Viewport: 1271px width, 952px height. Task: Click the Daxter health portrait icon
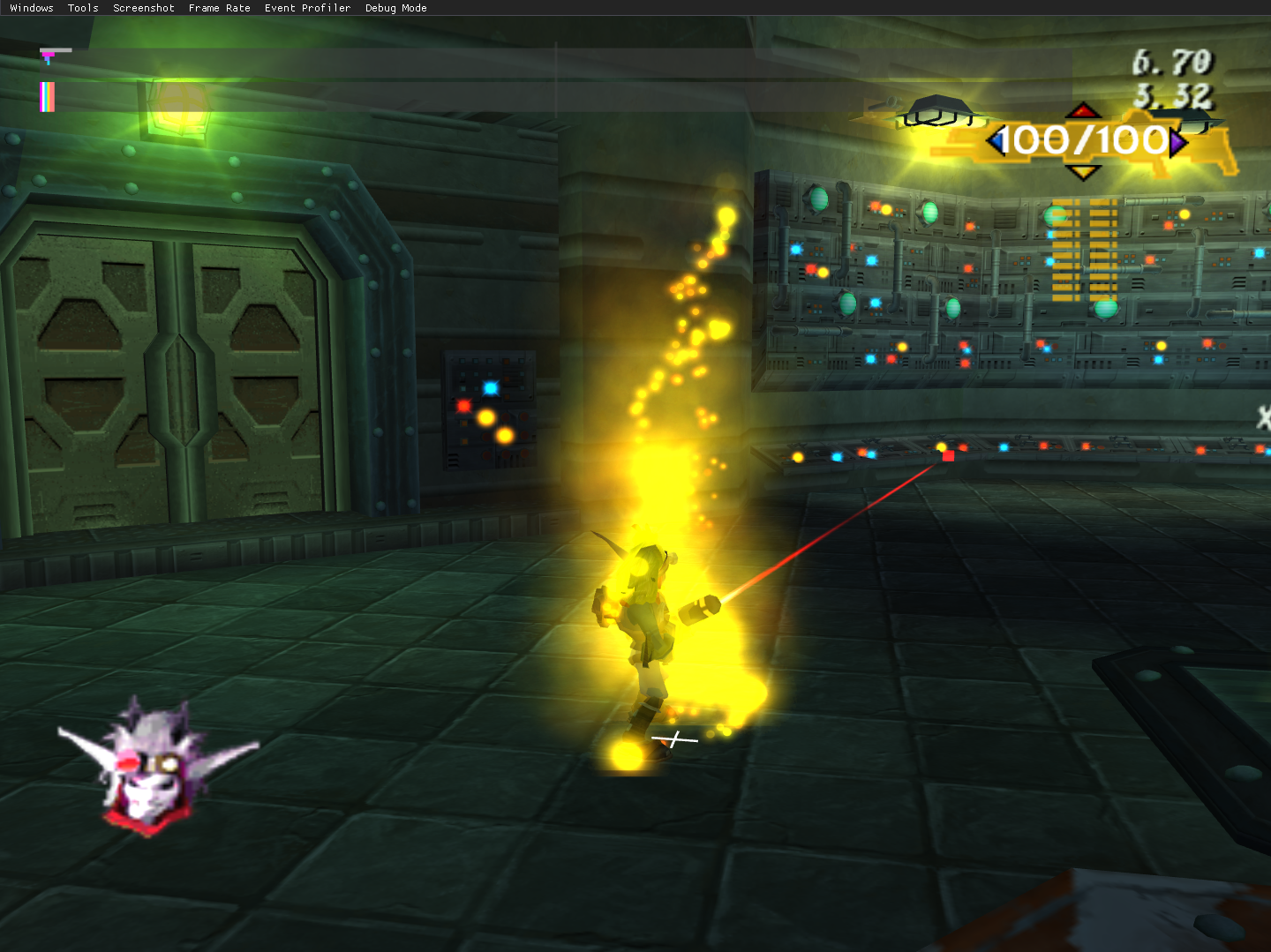pyautogui.click(x=150, y=768)
